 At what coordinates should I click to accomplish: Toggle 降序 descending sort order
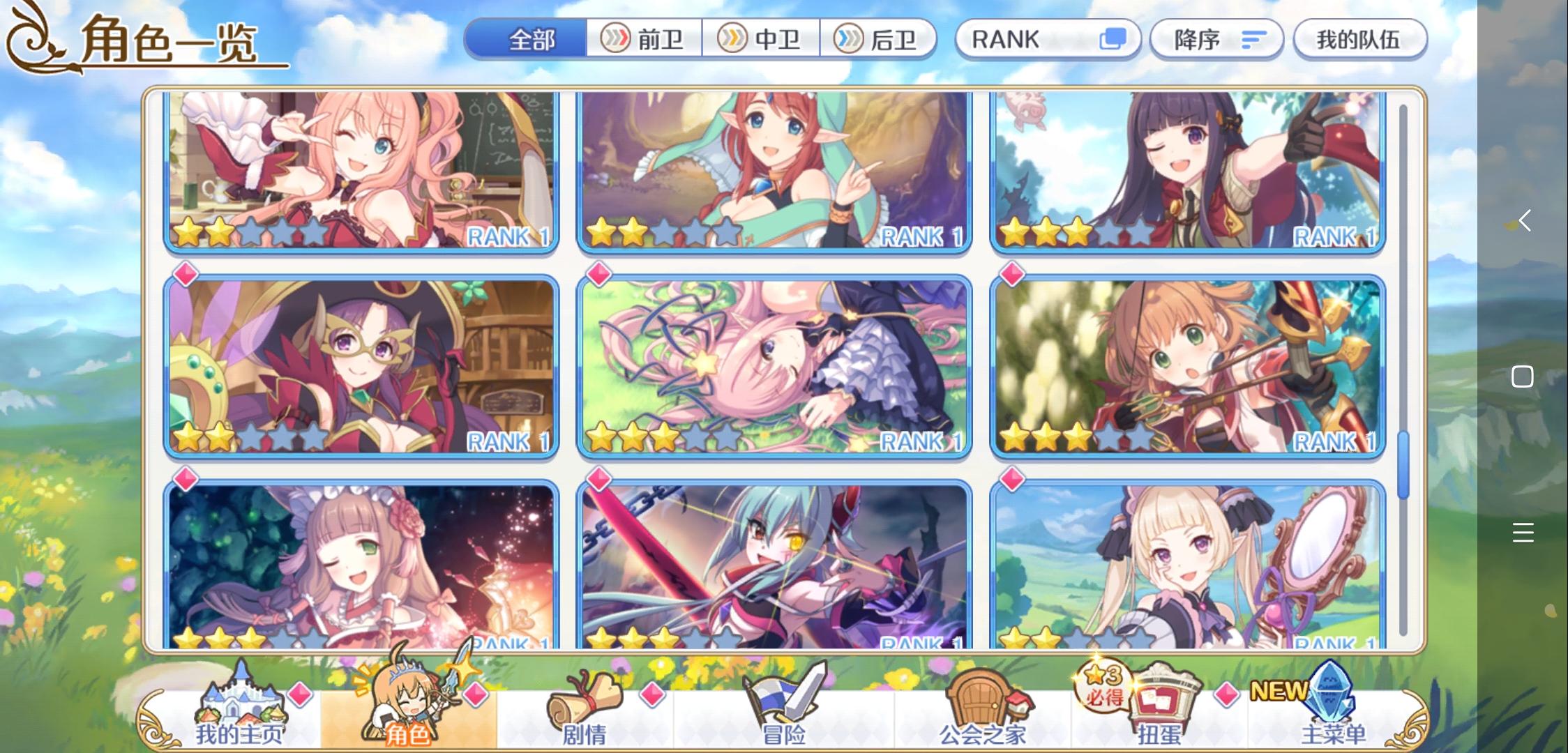(1216, 40)
